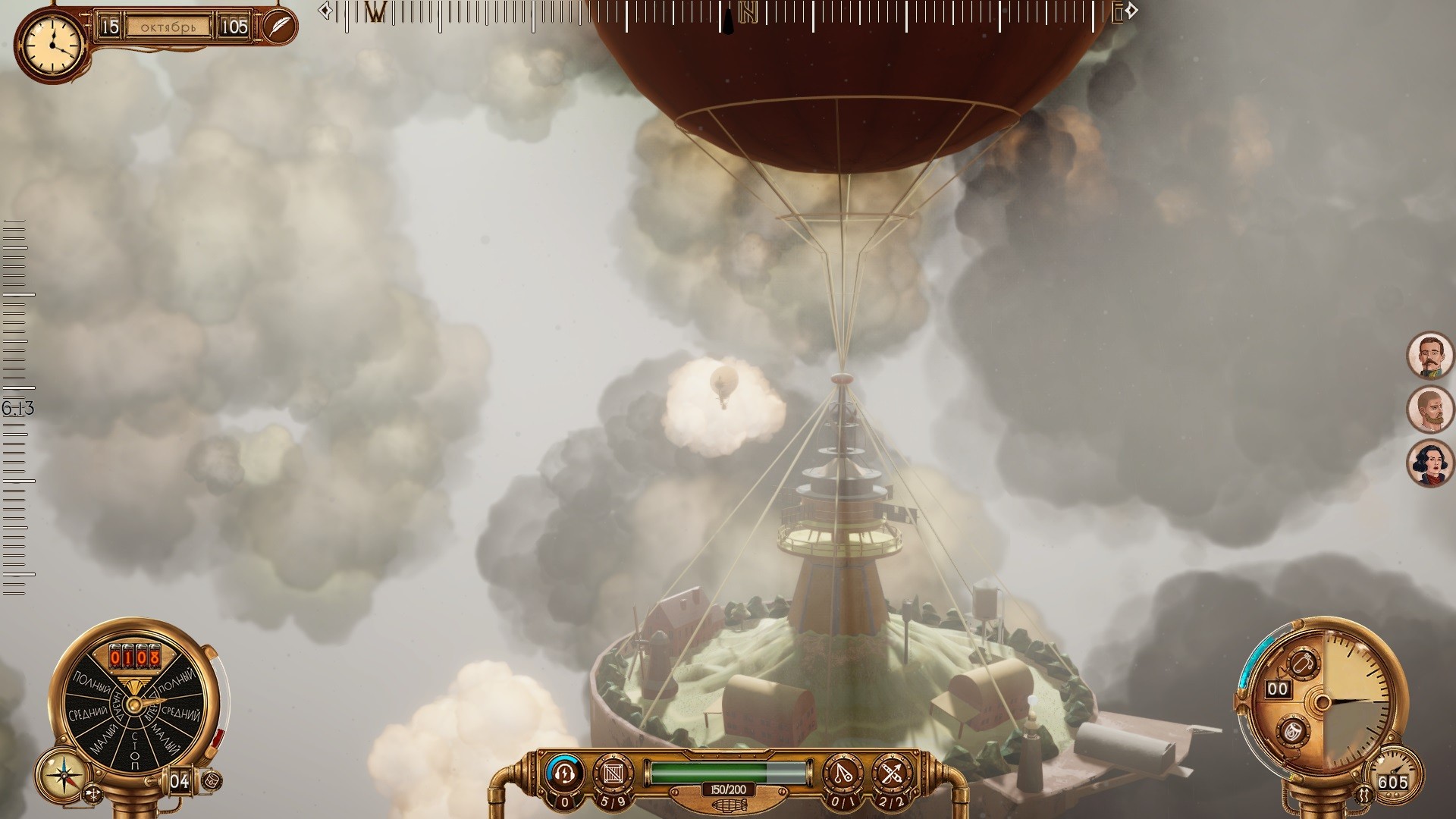Viewport: 1456px width, 819px height.
Task: Select the dark-haired woman portrait
Action: [x=1429, y=463]
